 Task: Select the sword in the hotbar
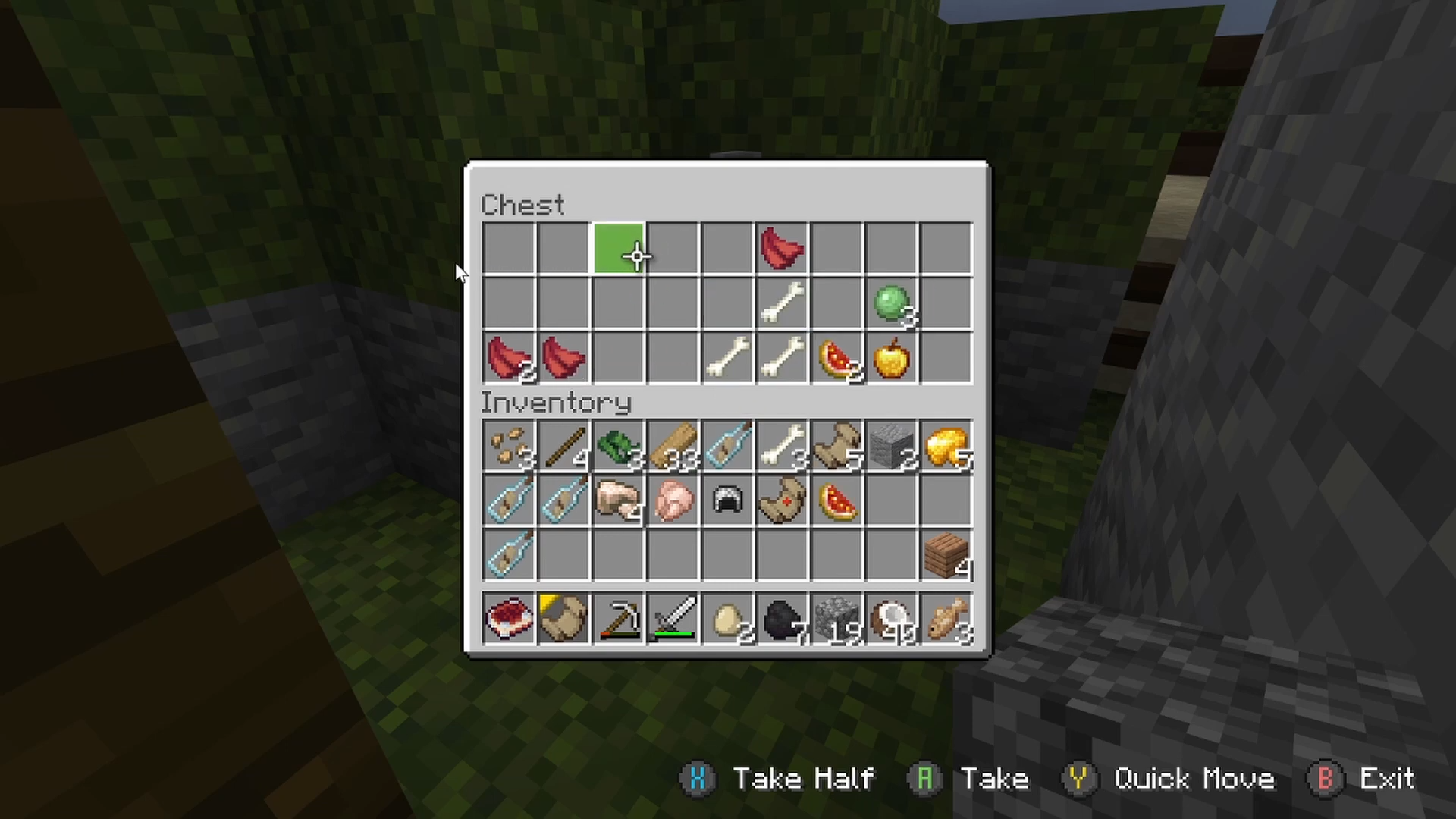[673, 619]
